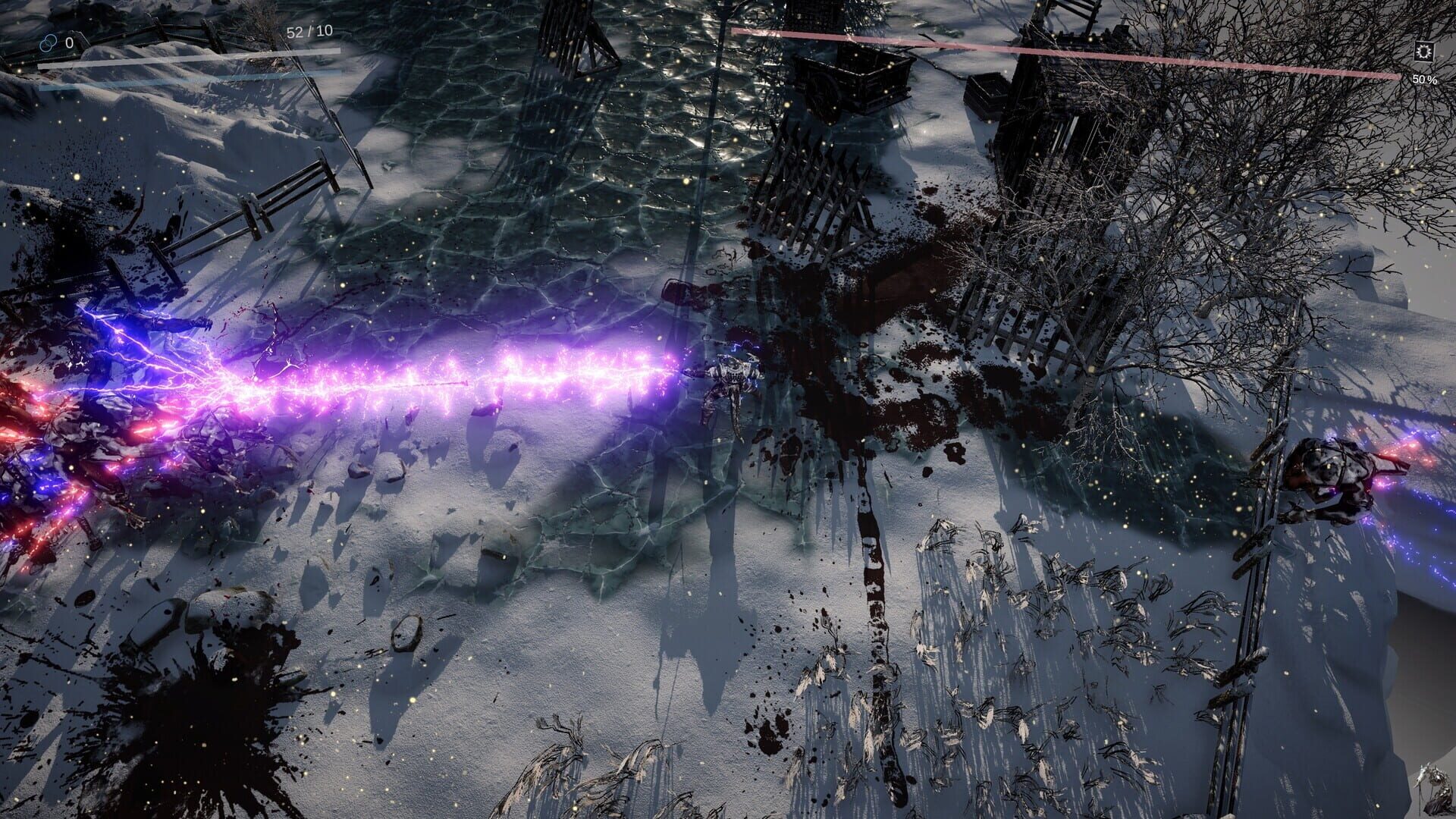The image size is (1456, 819).
Task: Click the currency count showing 0
Action: point(69,43)
